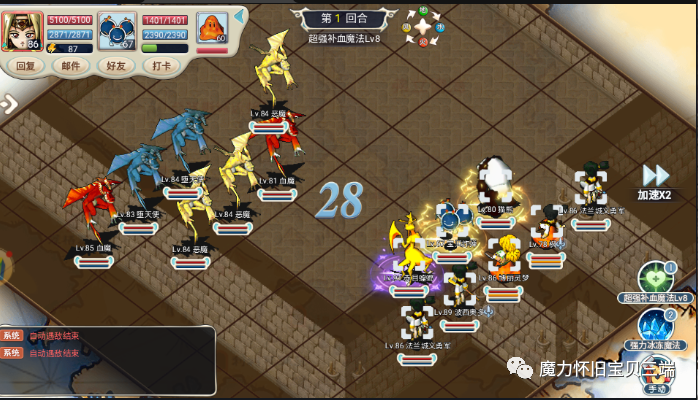Select the 打卡 check-in button
Screen dimensions: 698x400
pyautogui.click(x=160, y=66)
